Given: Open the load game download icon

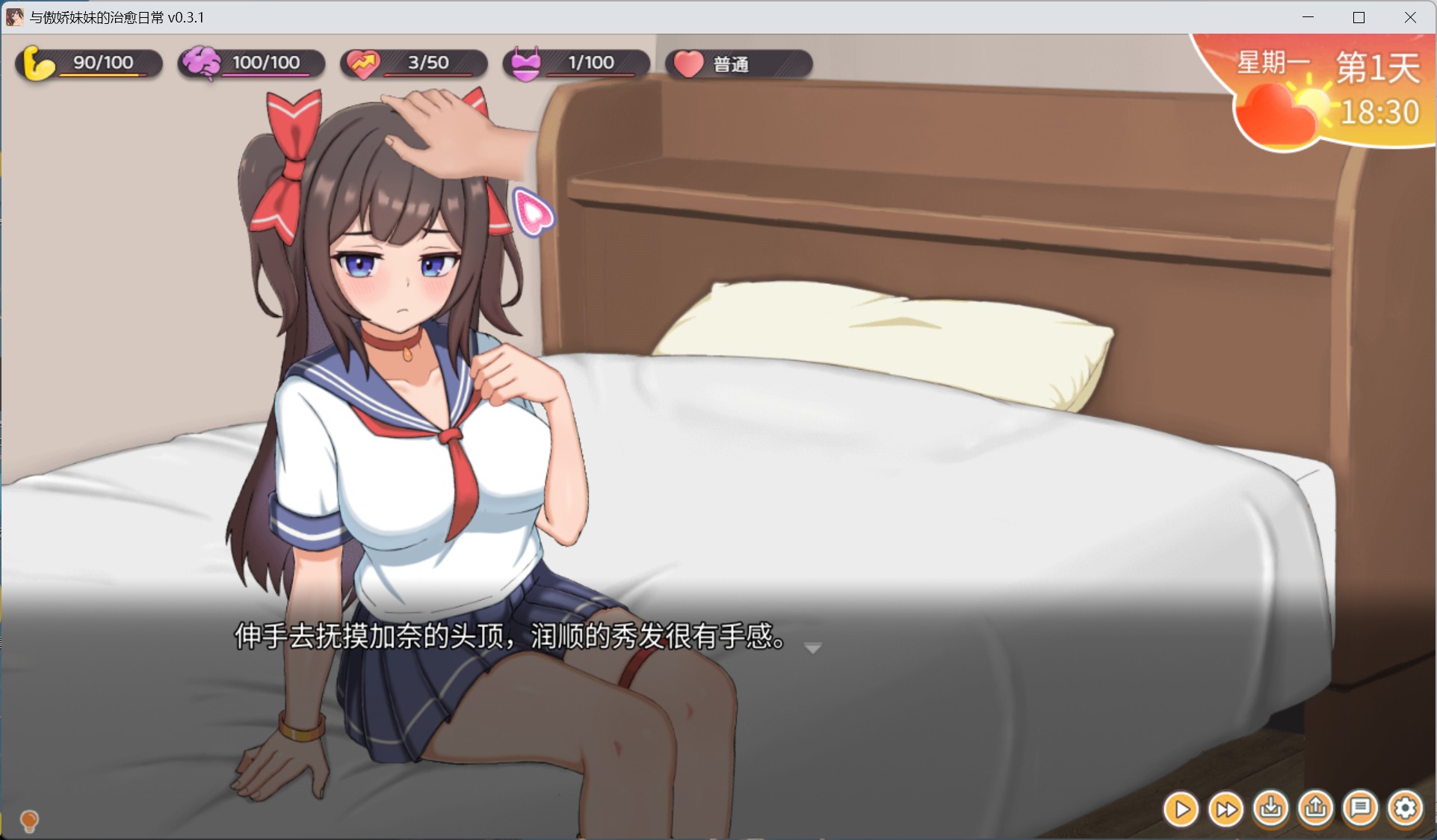Looking at the screenshot, I should (x=1271, y=809).
